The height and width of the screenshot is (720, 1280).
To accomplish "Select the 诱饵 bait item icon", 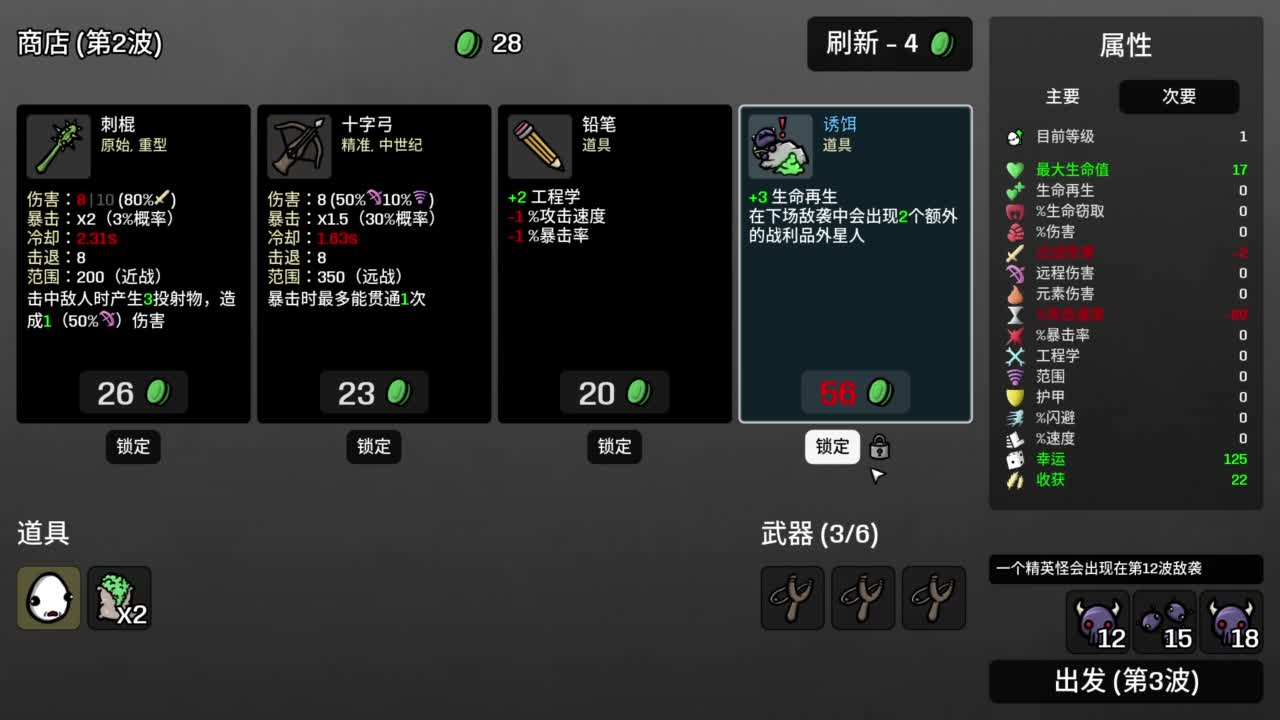I will coord(780,145).
